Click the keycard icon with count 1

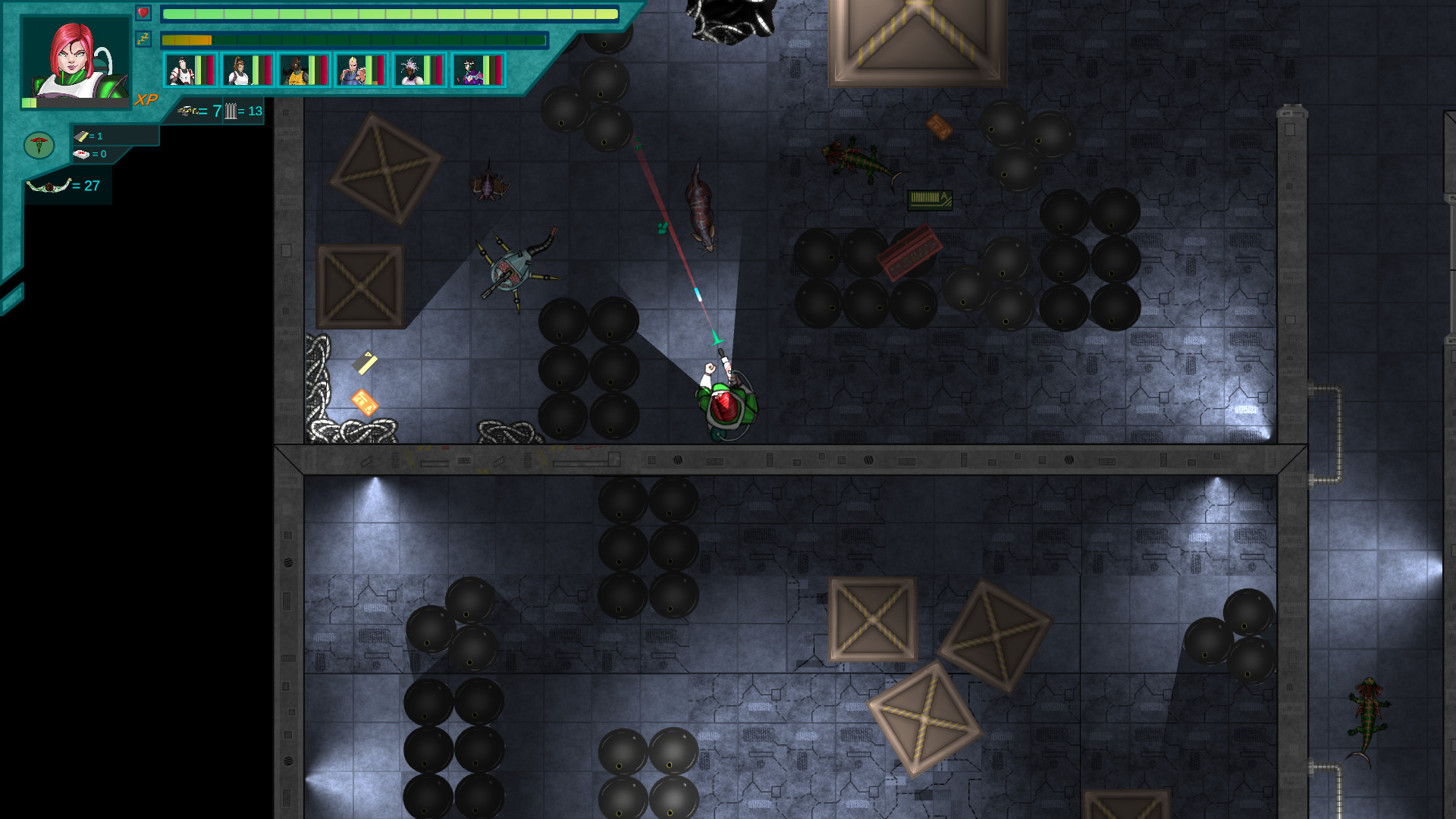coord(80,136)
